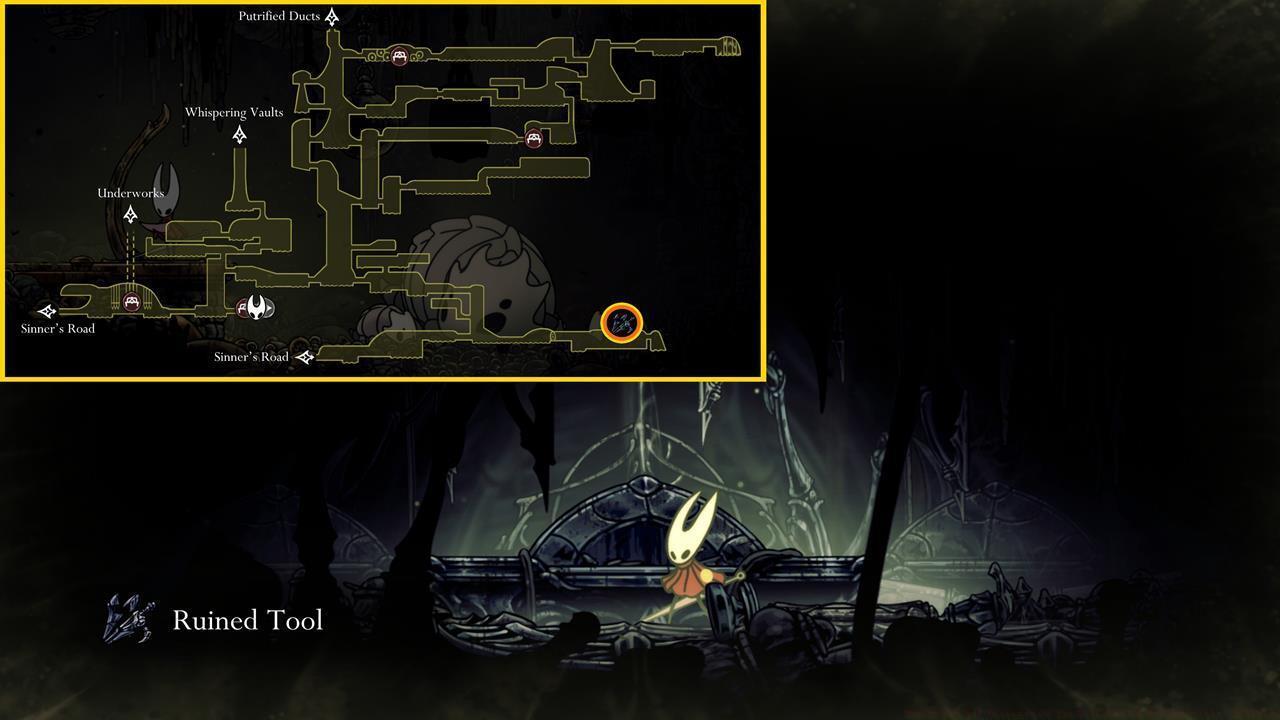This screenshot has width=1280, height=720.
Task: Expand the Whispering Vaults label
Action: [233, 112]
